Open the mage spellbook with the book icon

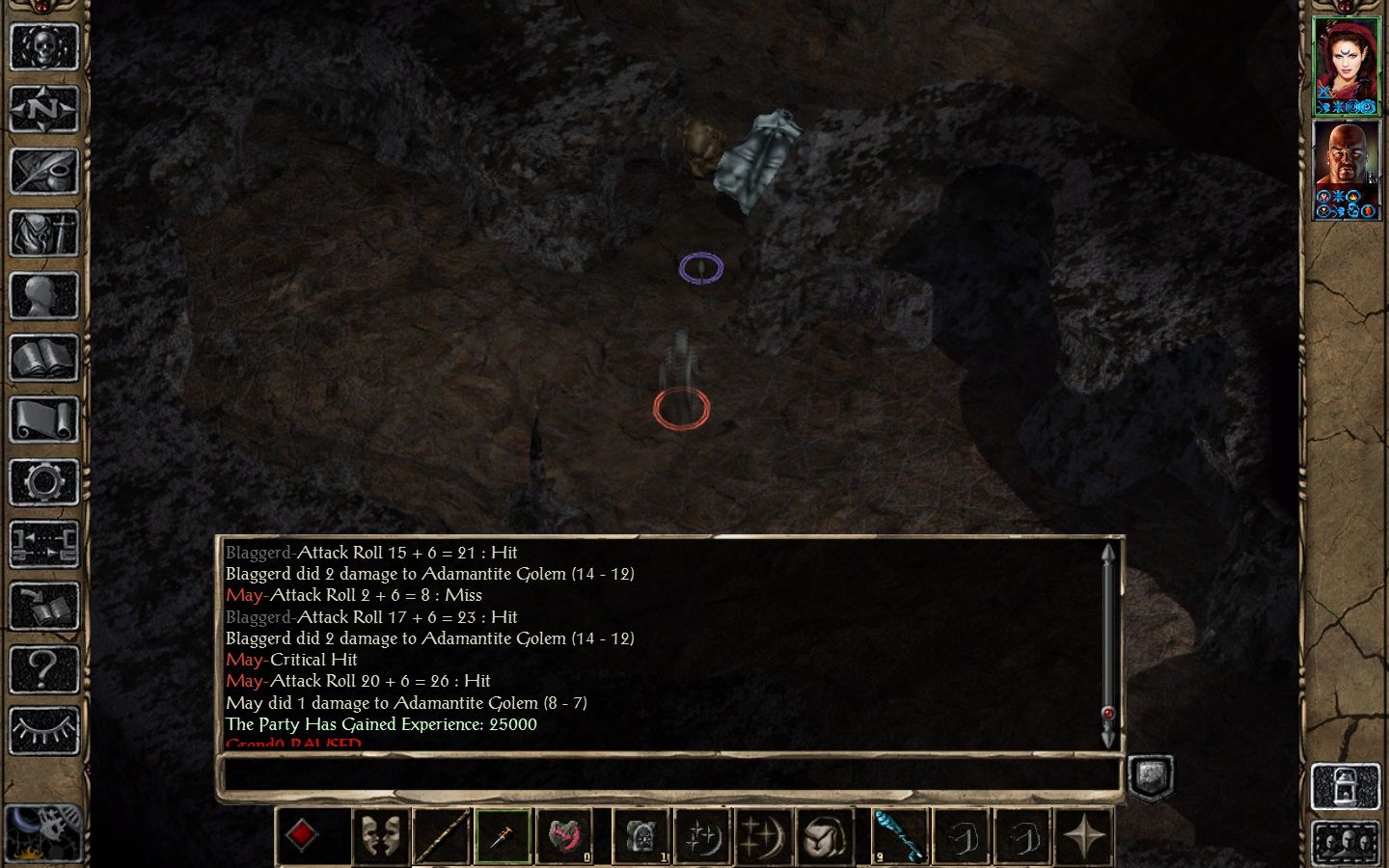(x=43, y=358)
